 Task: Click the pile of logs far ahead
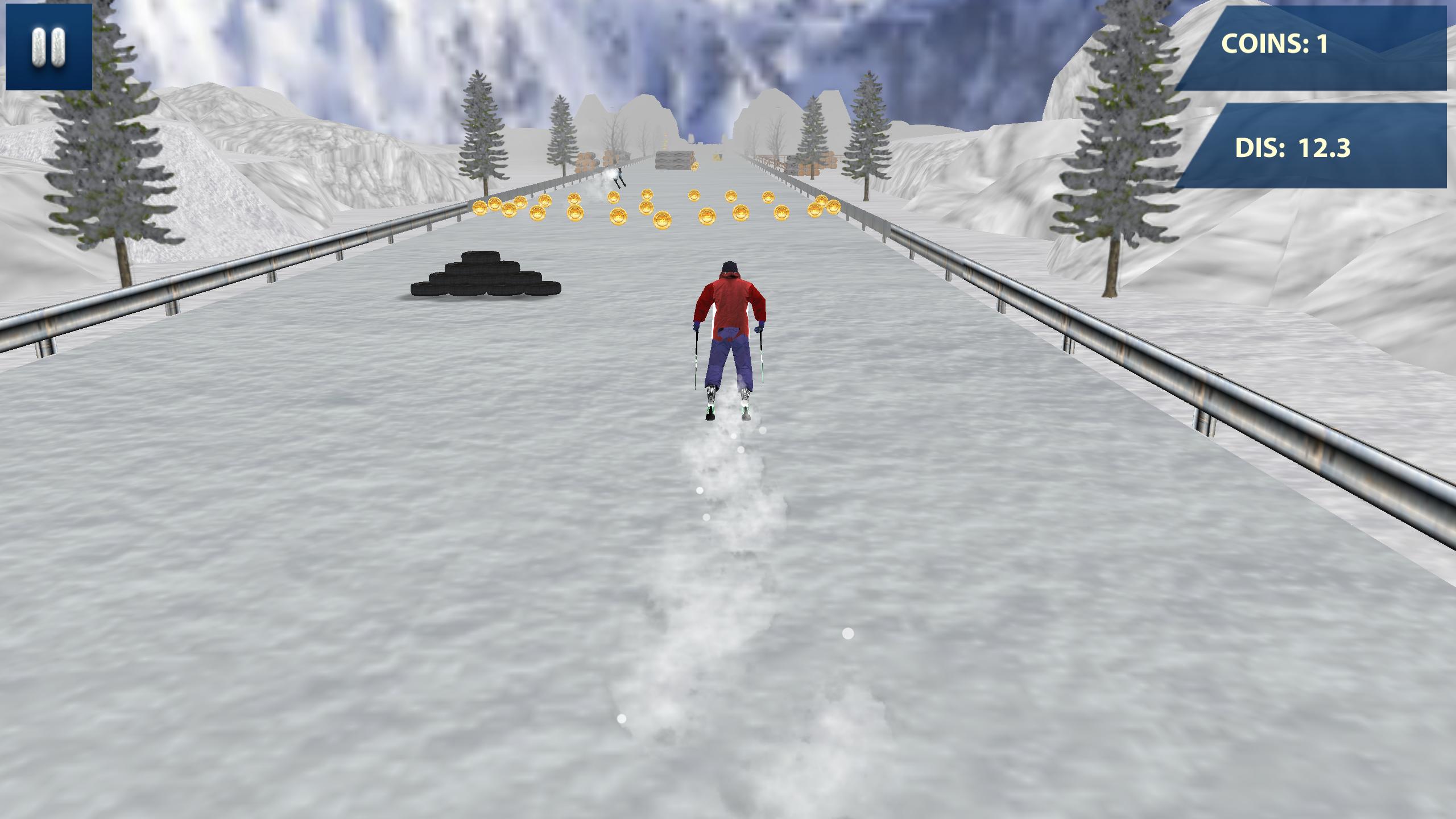click(674, 159)
